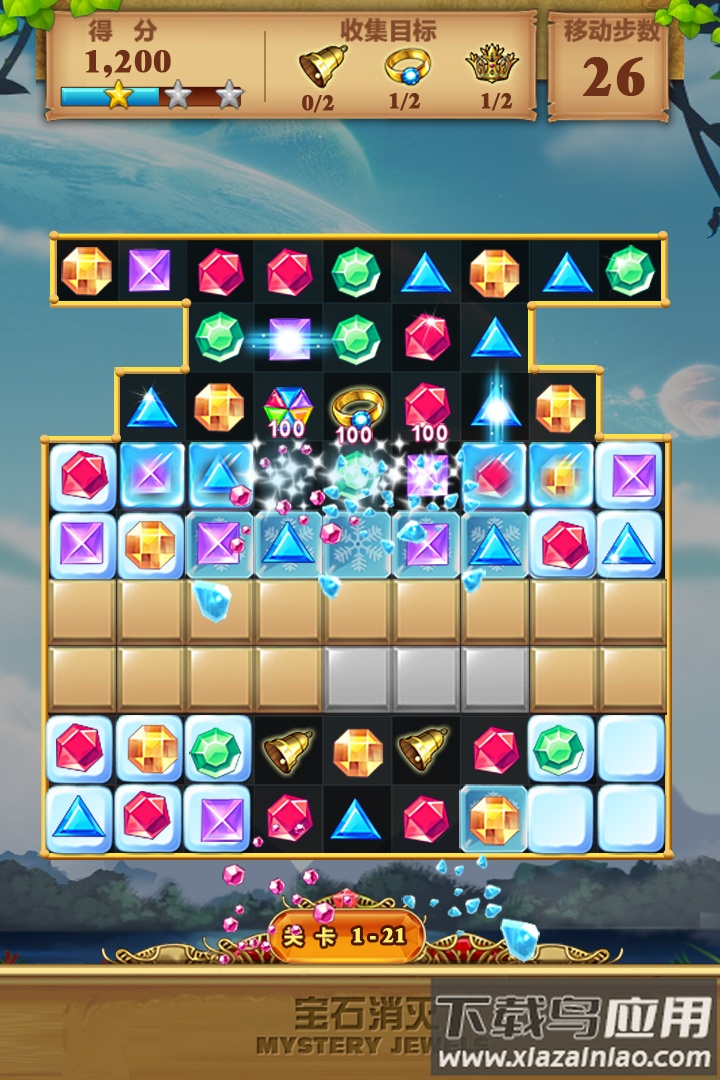Click the bell collection goal icon
The image size is (720, 1080).
click(319, 66)
